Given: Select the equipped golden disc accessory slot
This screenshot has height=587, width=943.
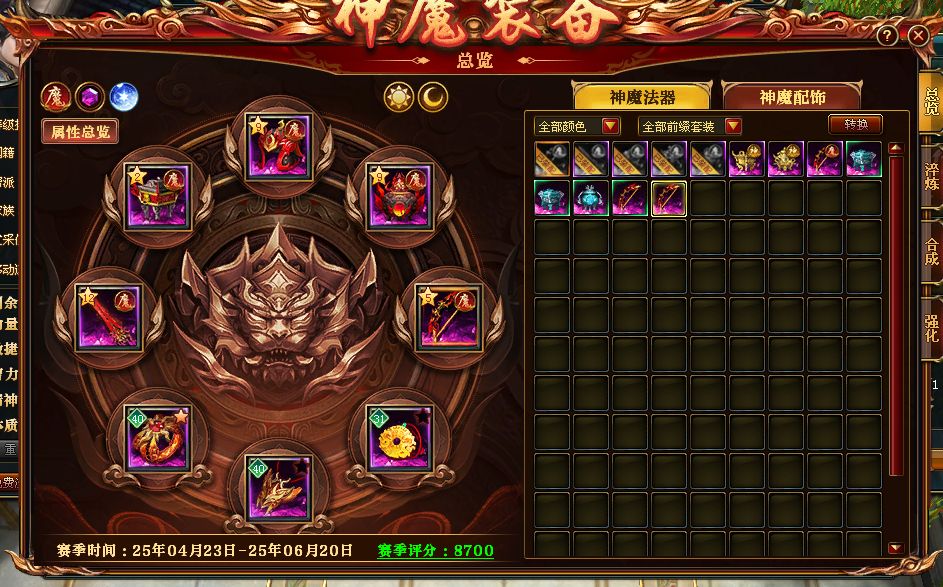Looking at the screenshot, I should 394,439.
